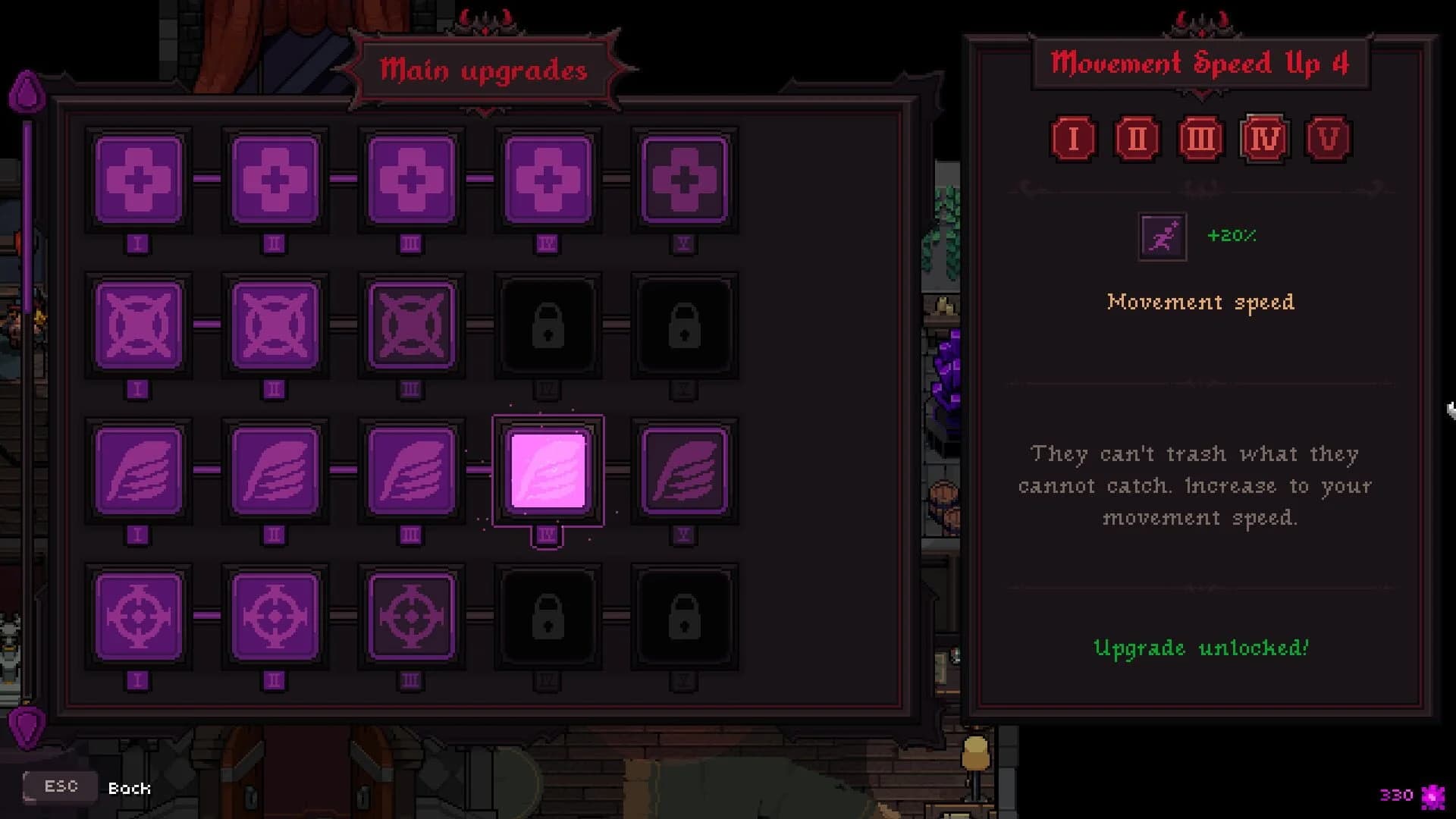Click the locked slot in the bottom row
This screenshot has width=1456, height=819.
(x=548, y=616)
